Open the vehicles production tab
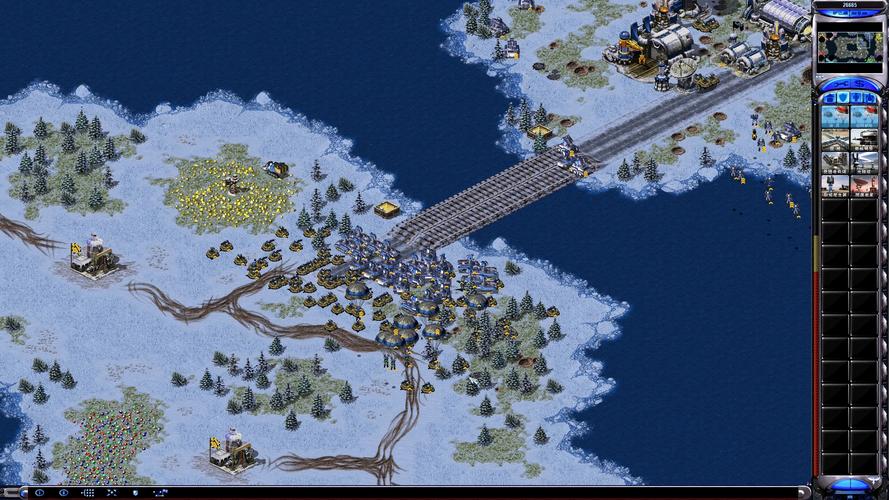This screenshot has width=889, height=500. 873,98
